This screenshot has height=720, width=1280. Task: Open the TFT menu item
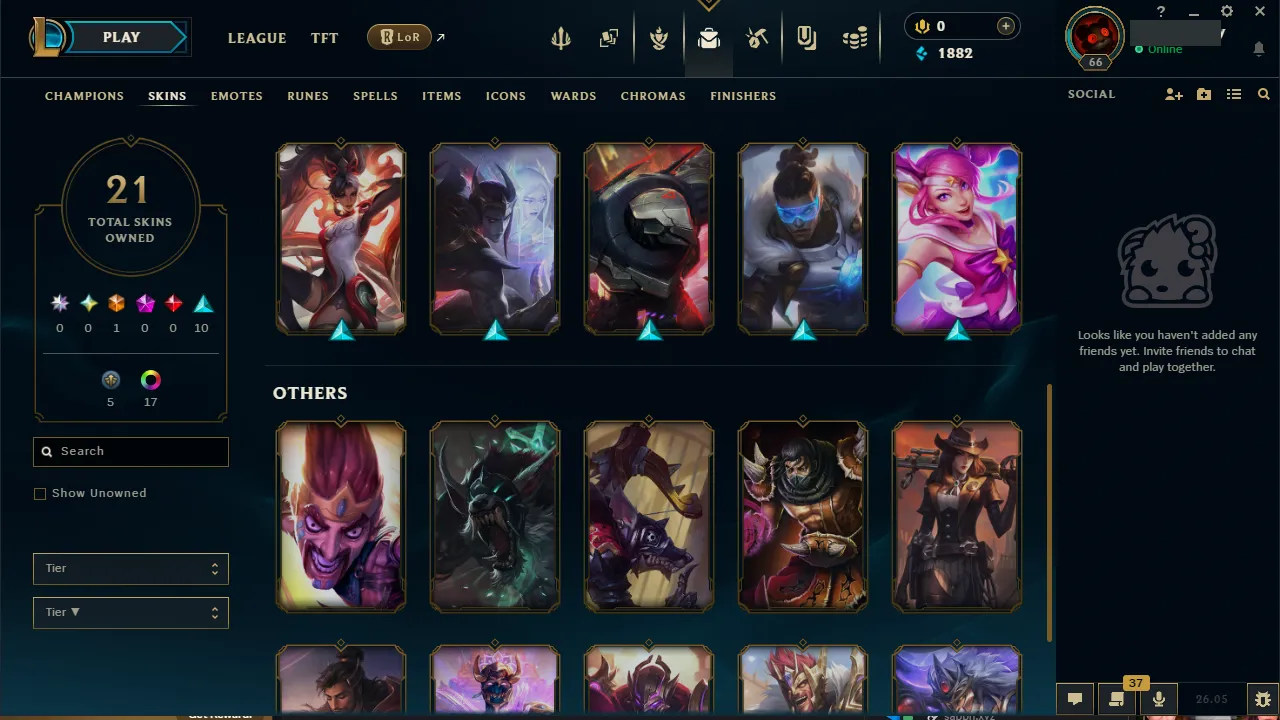pos(324,38)
